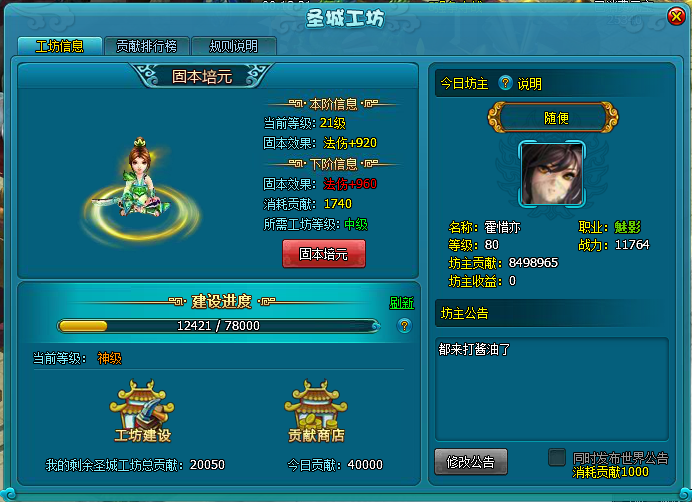
Task: Toggle the 同时发布世界公告 checkbox
Action: 557,457
